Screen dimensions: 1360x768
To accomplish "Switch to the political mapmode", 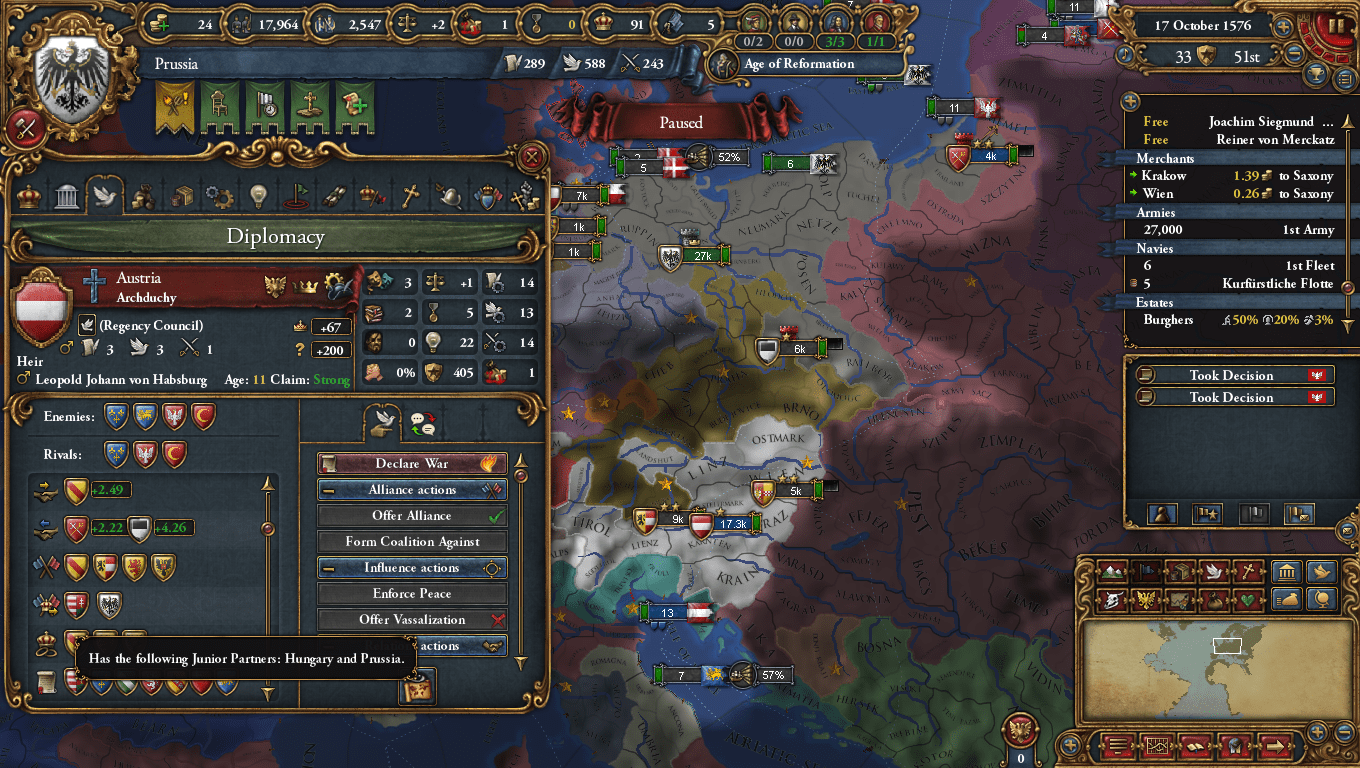I will pos(1146,571).
